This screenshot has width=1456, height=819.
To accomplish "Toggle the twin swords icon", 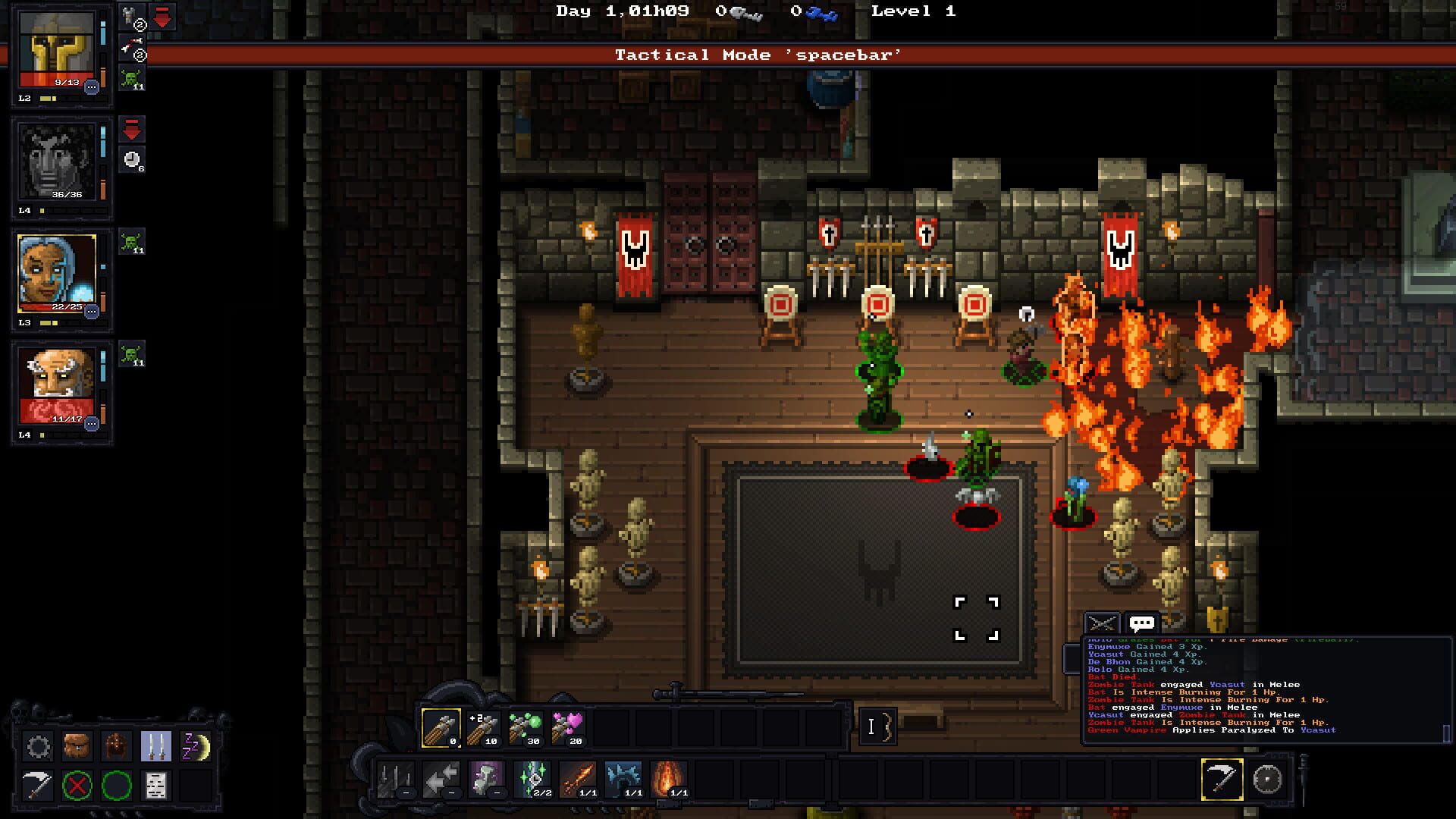I will [x=156, y=747].
